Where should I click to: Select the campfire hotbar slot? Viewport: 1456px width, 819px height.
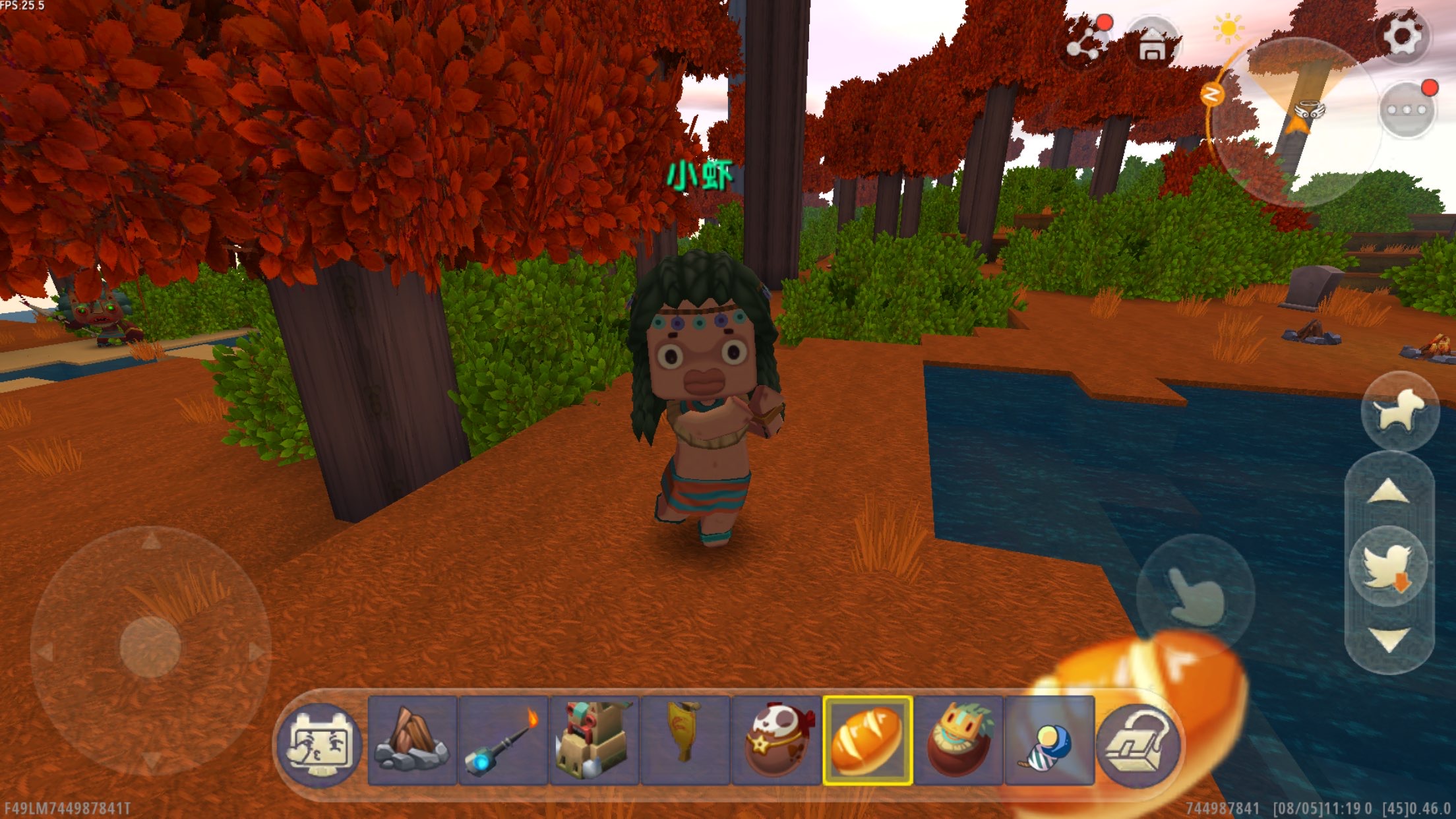point(412,741)
